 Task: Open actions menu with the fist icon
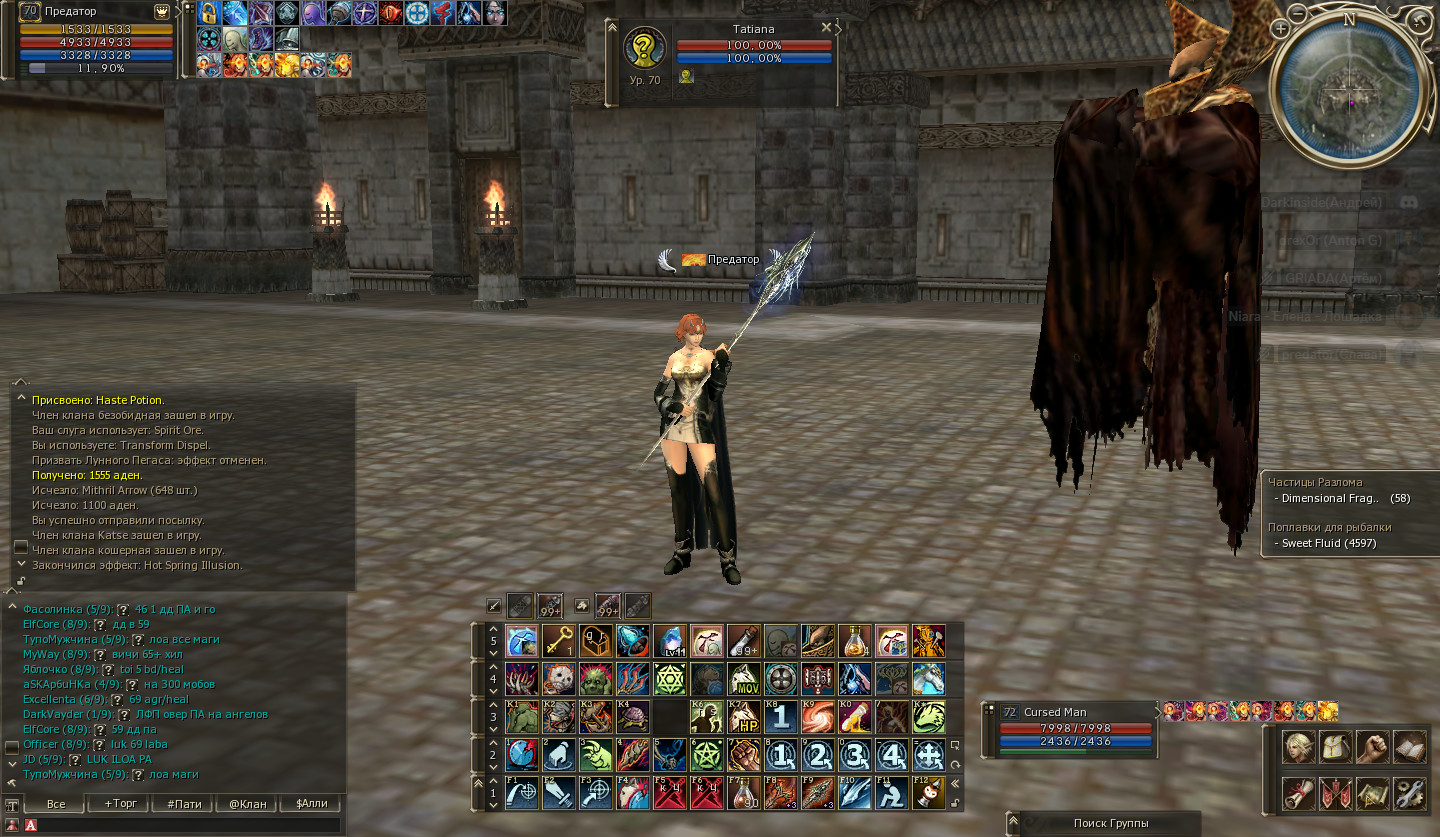(1371, 747)
